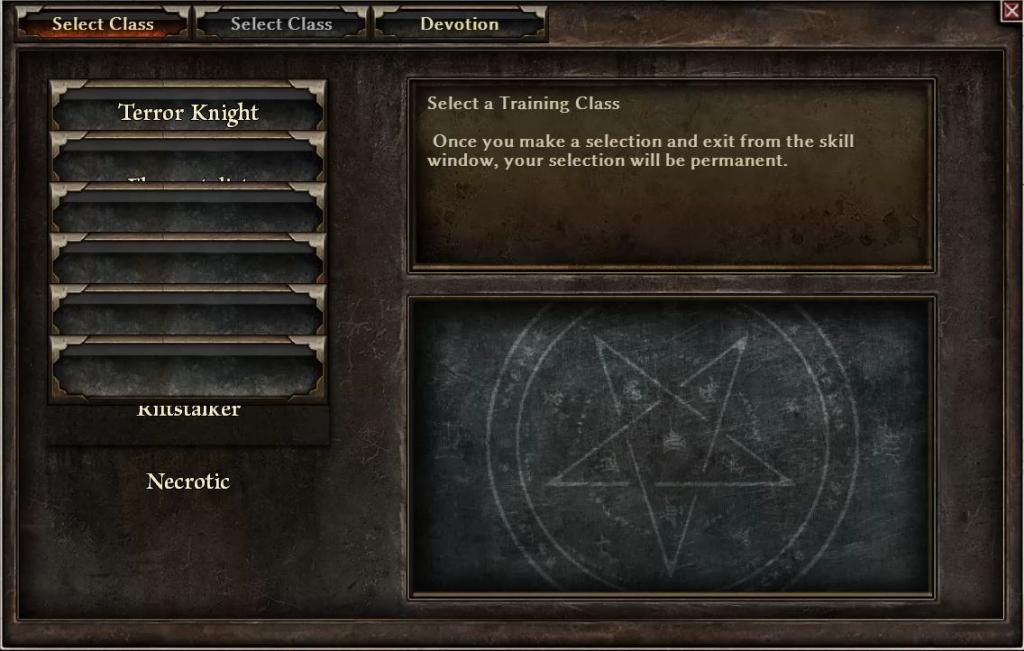Viewport: 1024px width, 651px height.
Task: Click the highlighted first Select Class tab
Action: pos(102,24)
